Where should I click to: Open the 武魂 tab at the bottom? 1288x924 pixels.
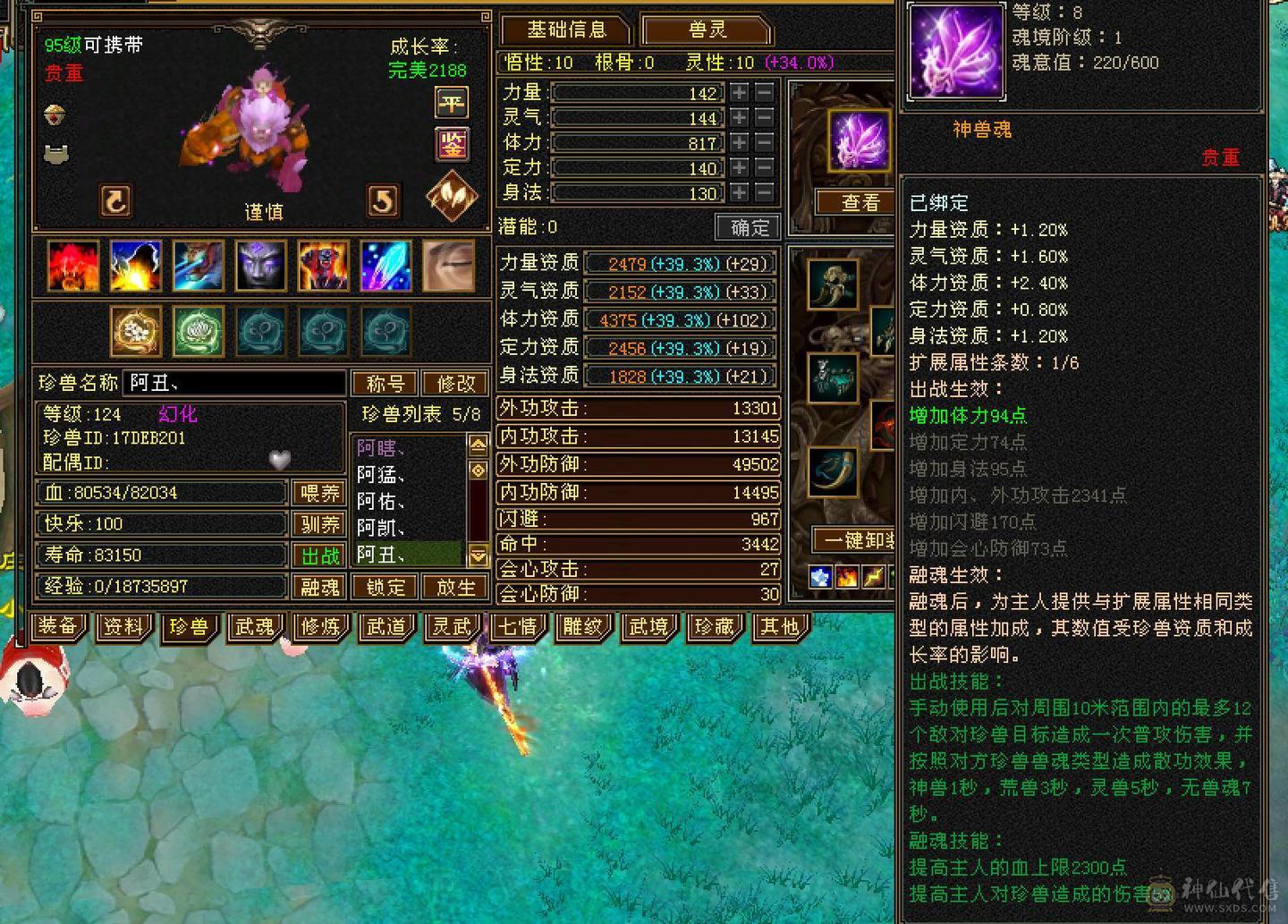tap(255, 628)
